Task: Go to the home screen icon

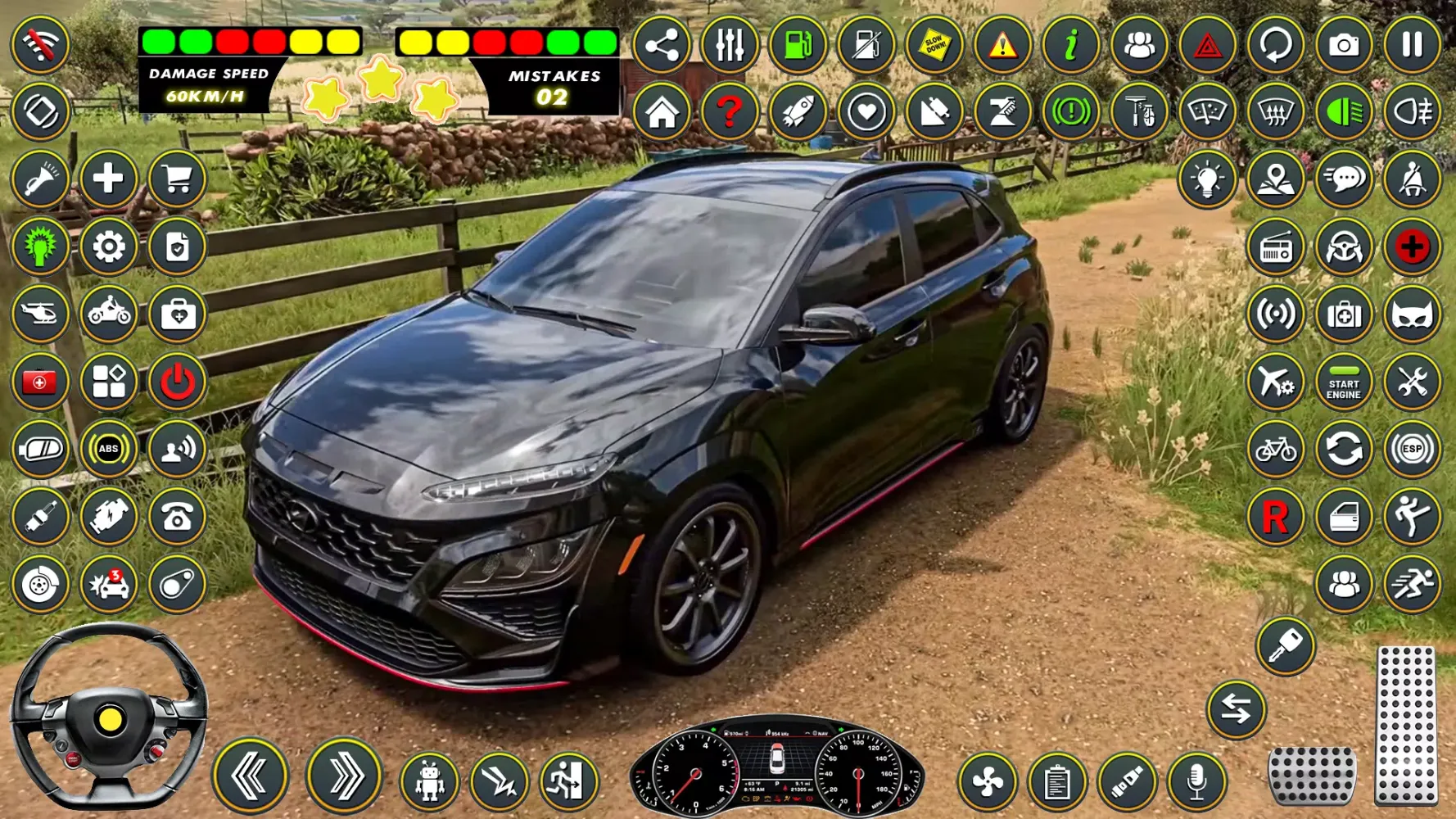Action: click(x=662, y=112)
